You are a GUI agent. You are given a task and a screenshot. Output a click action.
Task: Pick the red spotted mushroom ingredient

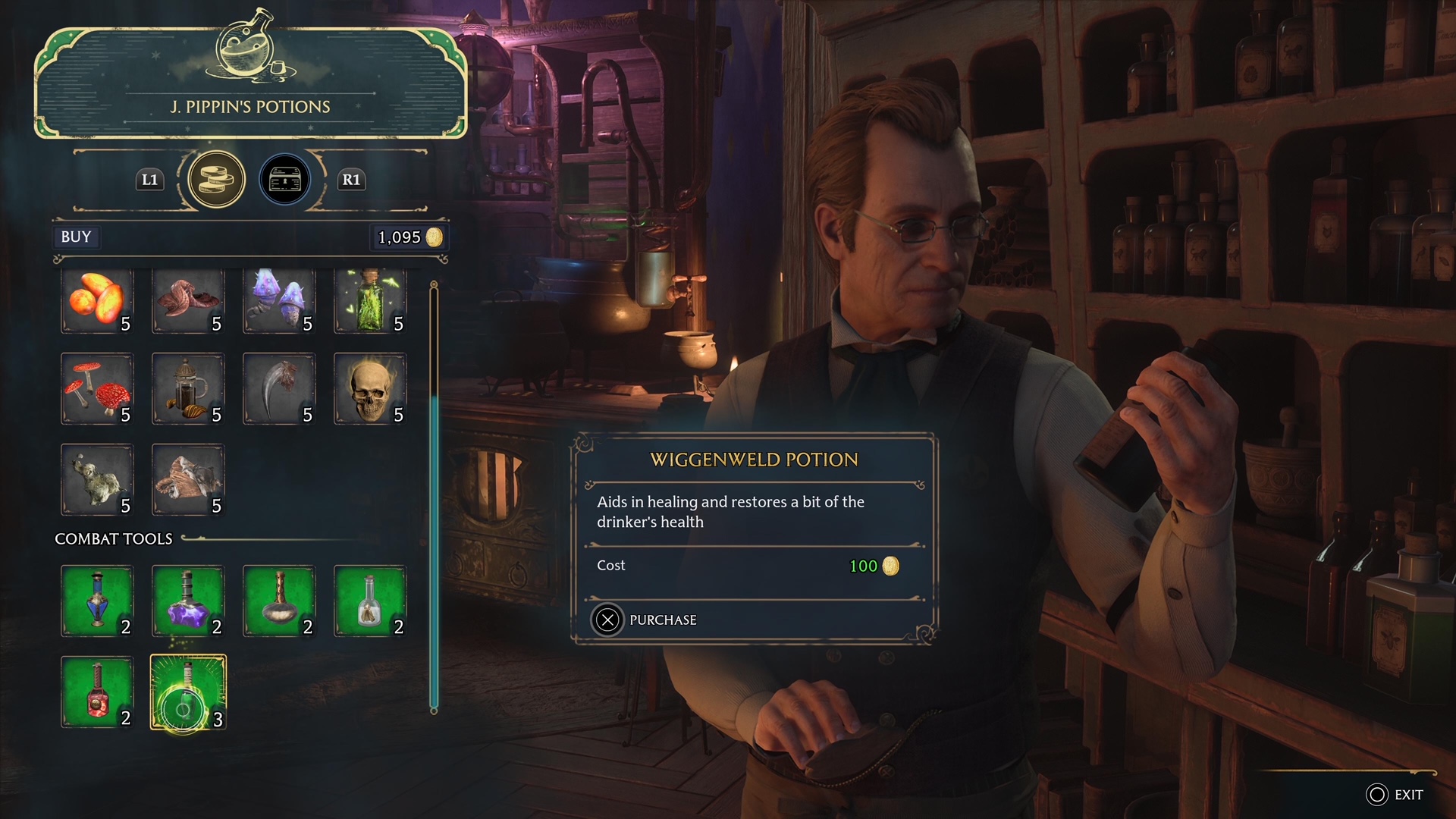[x=97, y=389]
